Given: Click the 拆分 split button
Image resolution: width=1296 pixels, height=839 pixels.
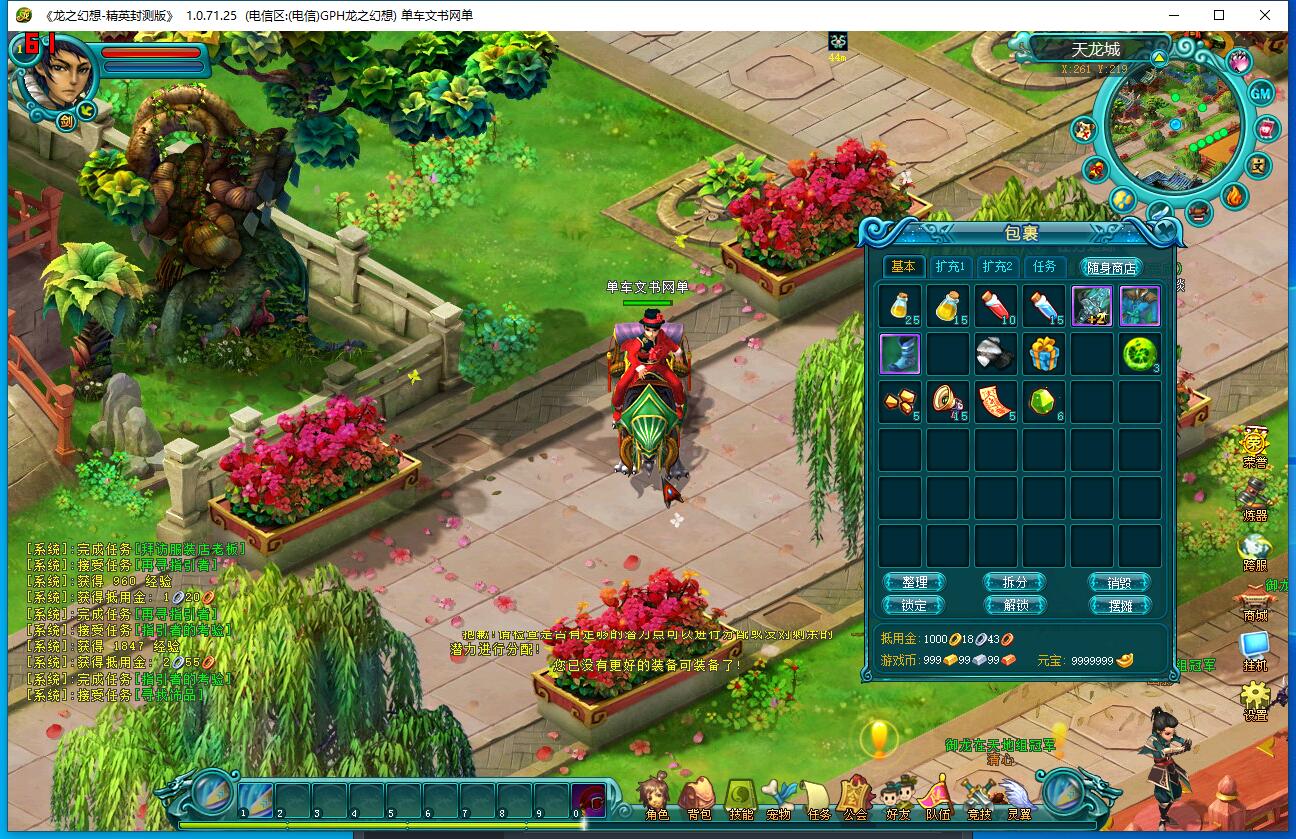Looking at the screenshot, I should point(1015,582).
